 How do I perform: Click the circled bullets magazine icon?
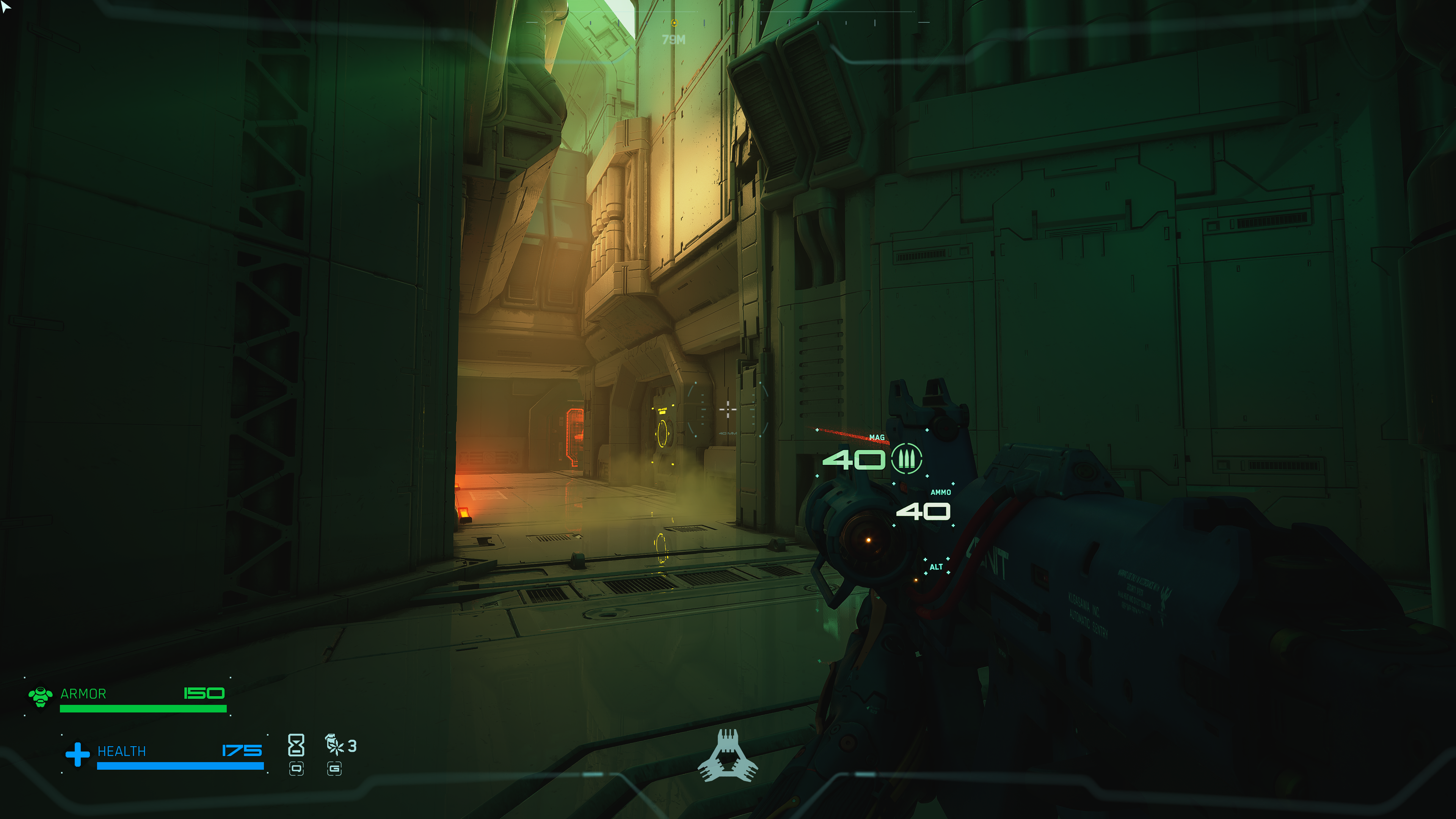(x=906, y=458)
